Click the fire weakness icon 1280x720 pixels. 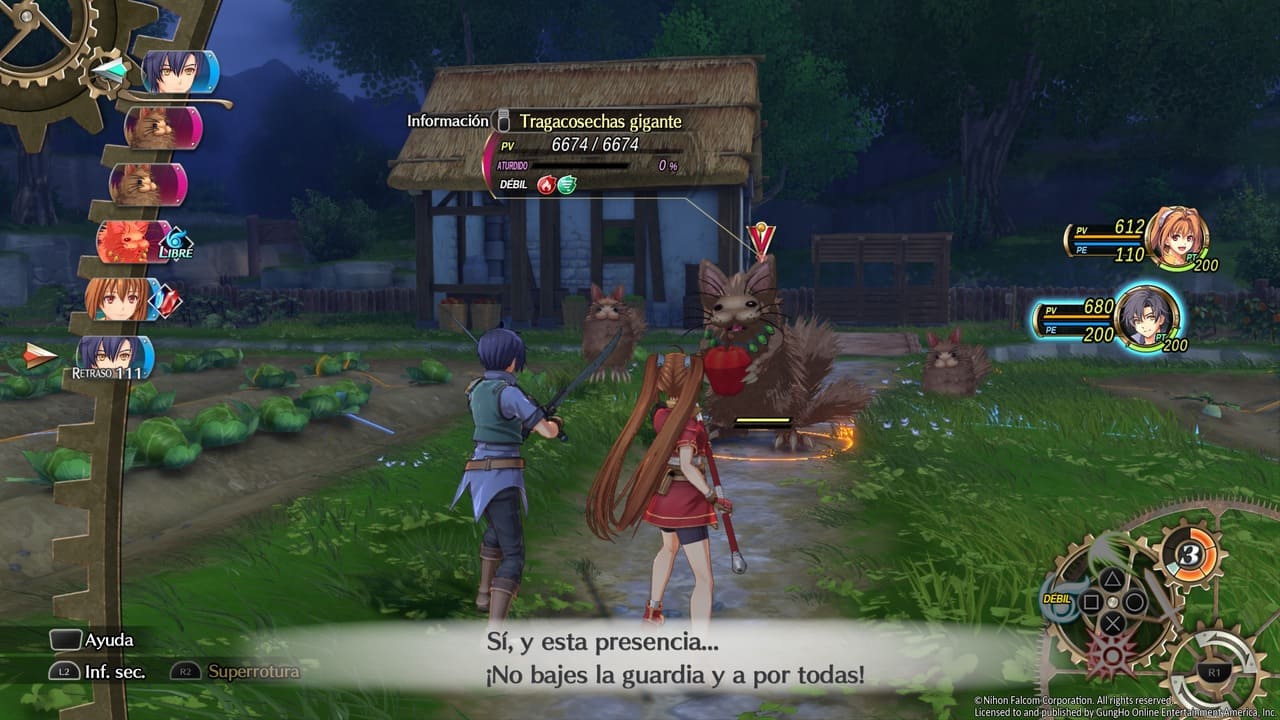tap(546, 184)
